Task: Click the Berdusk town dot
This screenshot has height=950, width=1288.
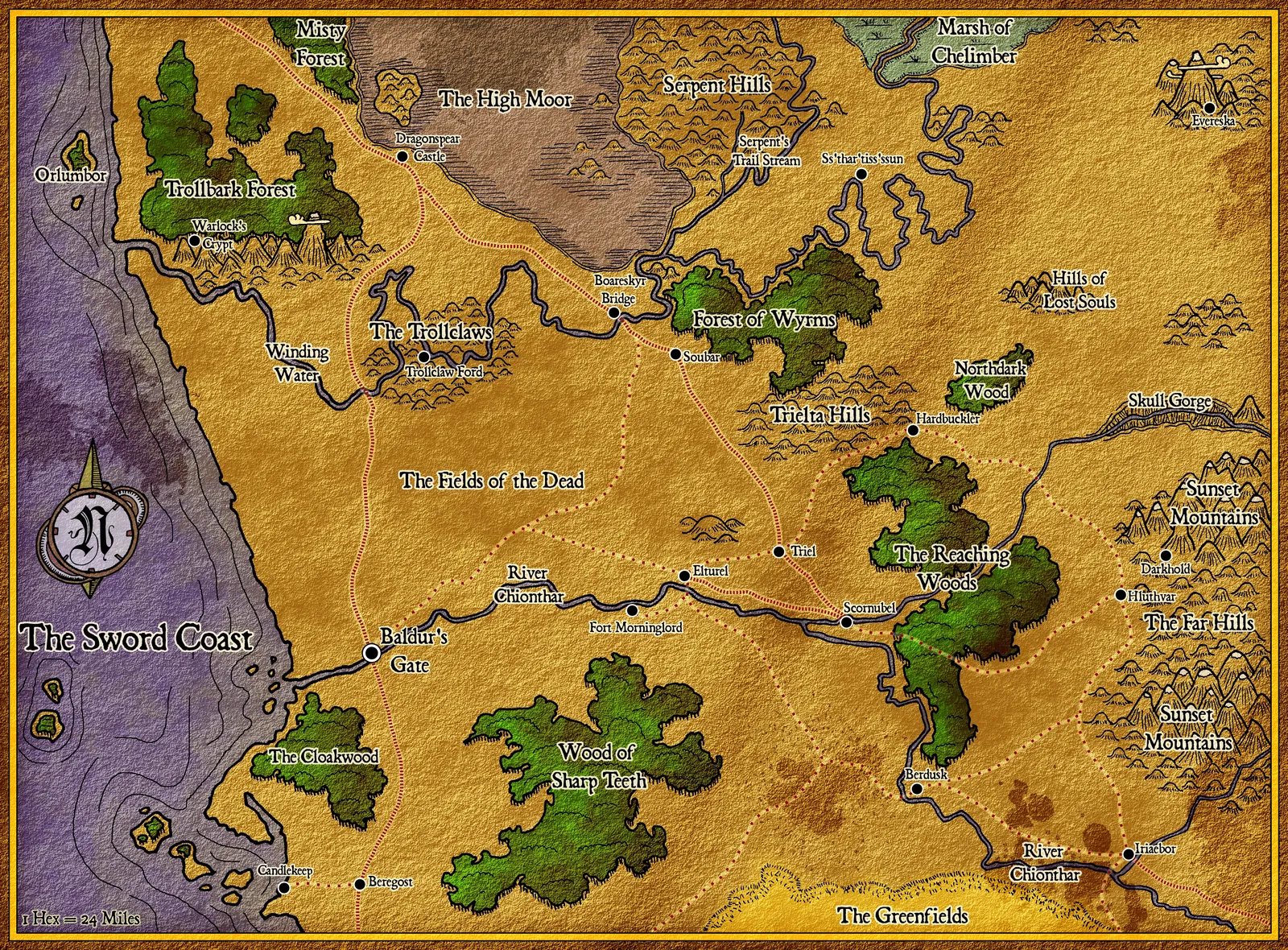Action: point(917,790)
